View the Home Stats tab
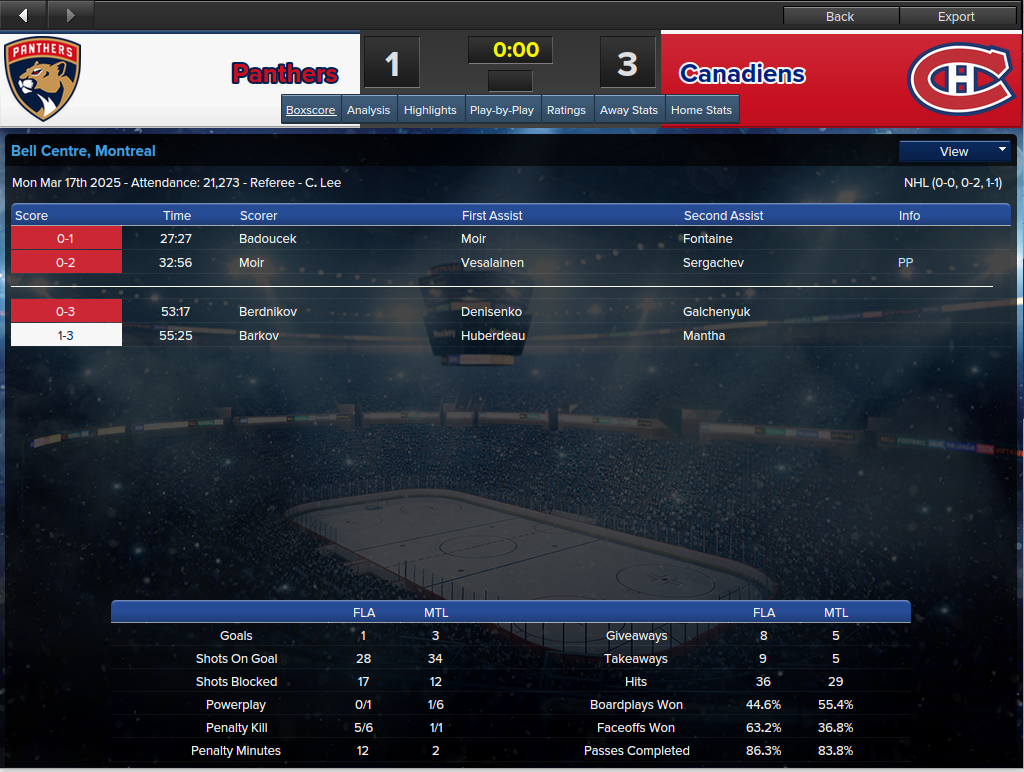This screenshot has height=772, width=1024. click(702, 110)
